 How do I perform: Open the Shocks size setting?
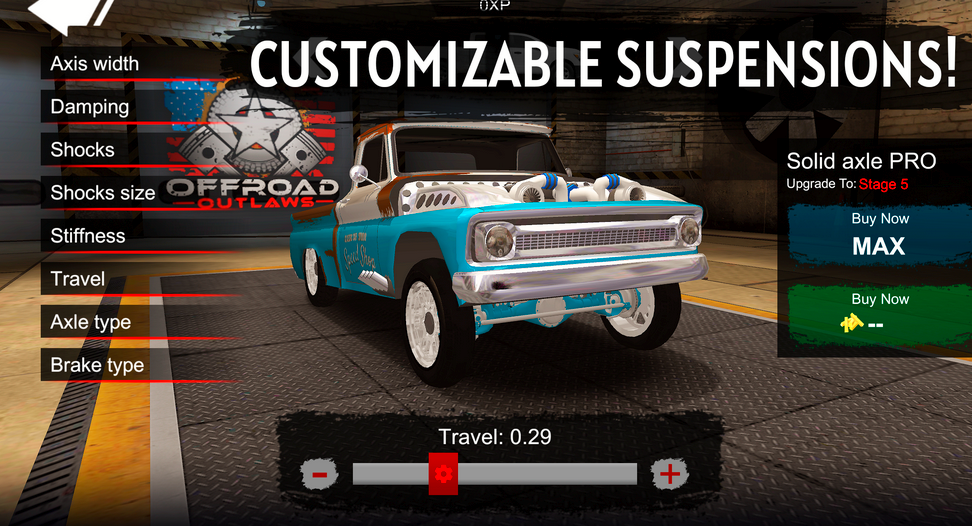[x=103, y=193]
